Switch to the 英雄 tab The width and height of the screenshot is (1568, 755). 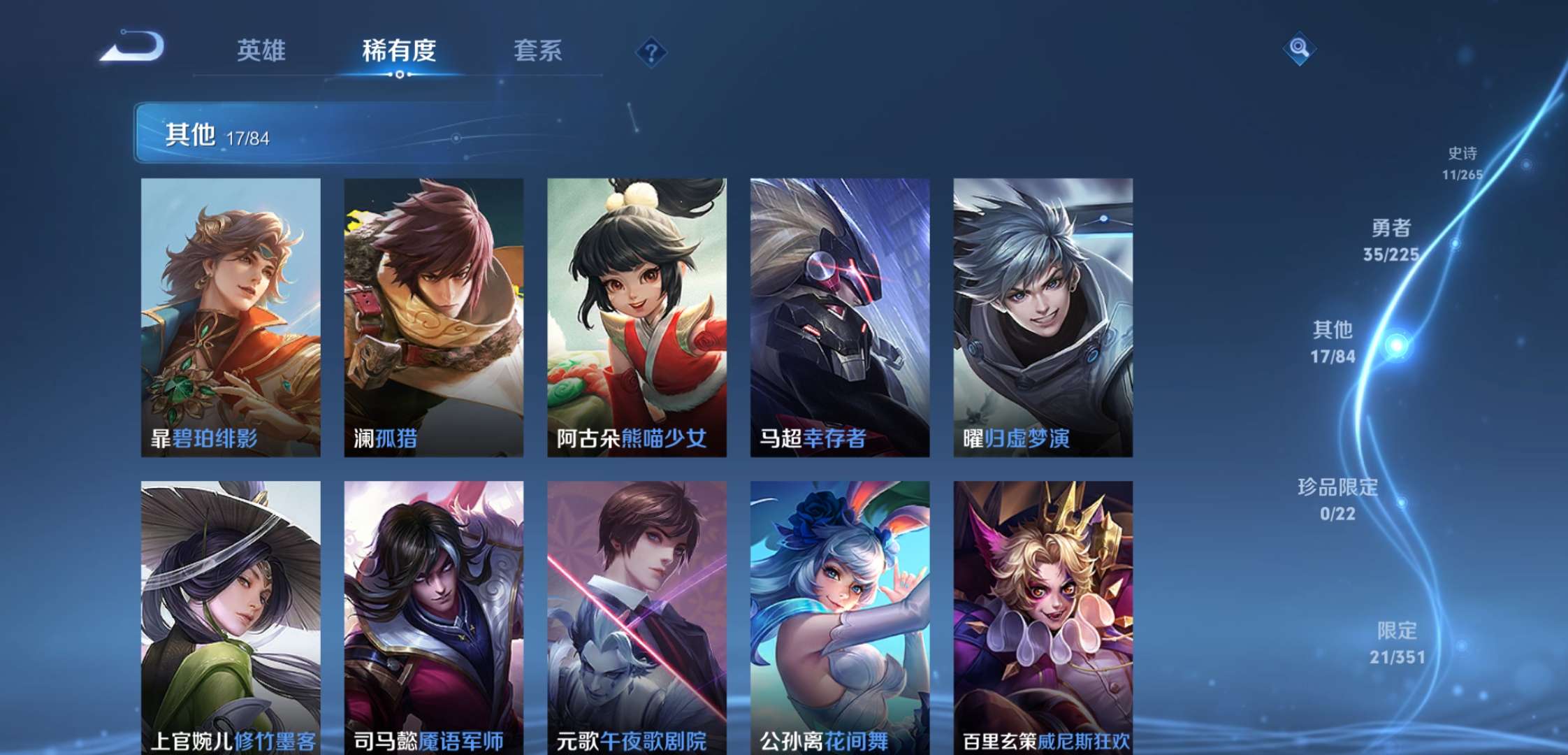(x=262, y=50)
